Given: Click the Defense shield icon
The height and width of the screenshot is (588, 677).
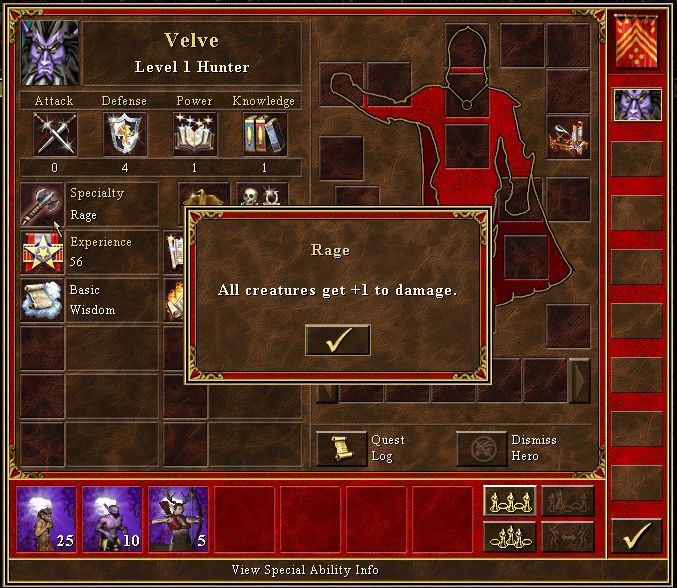Looking at the screenshot, I should tap(124, 133).
